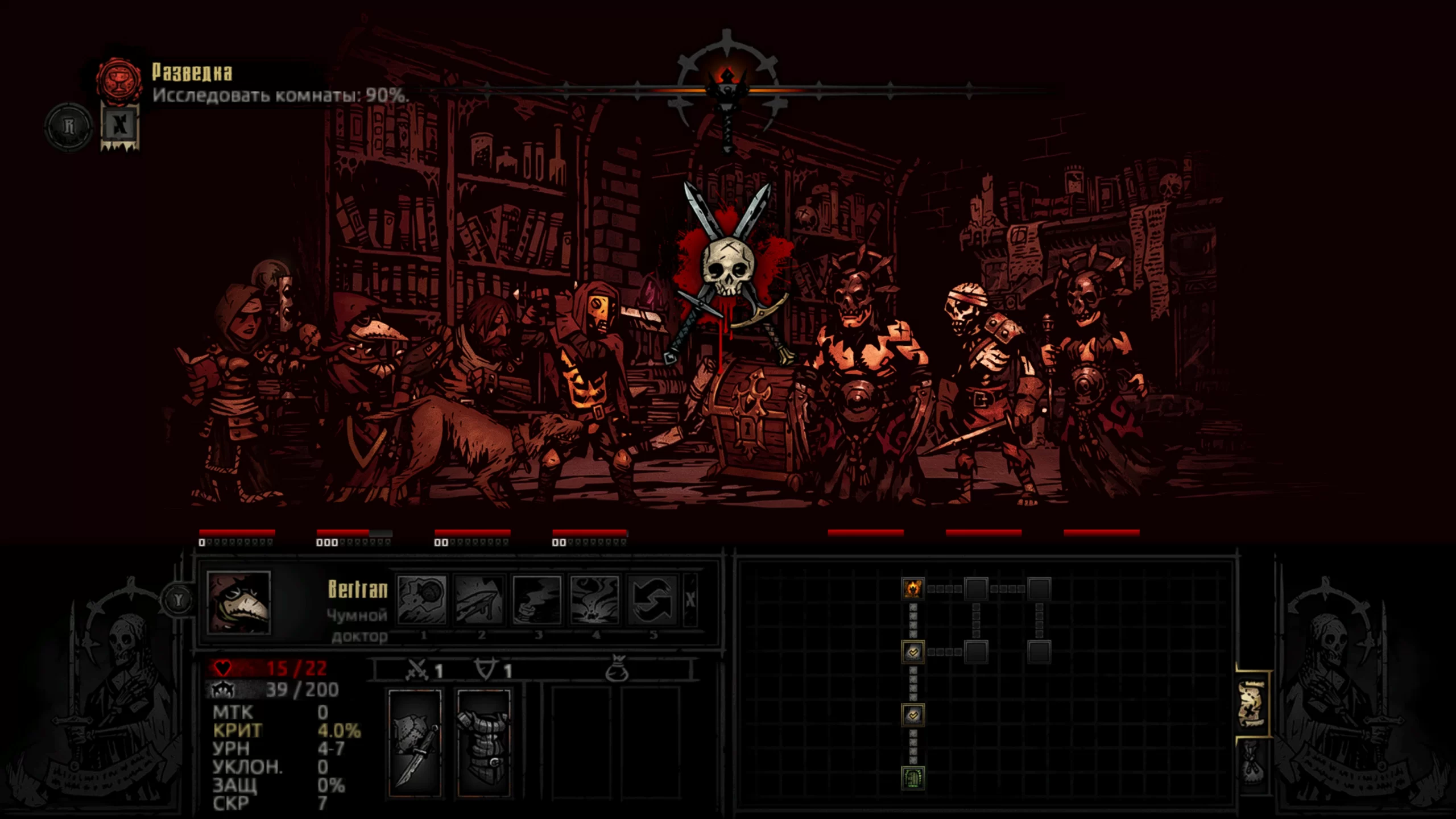Screen dimensions: 1456x819
Task: Choose the smoking vial skill in slot 3
Action: click(x=536, y=599)
